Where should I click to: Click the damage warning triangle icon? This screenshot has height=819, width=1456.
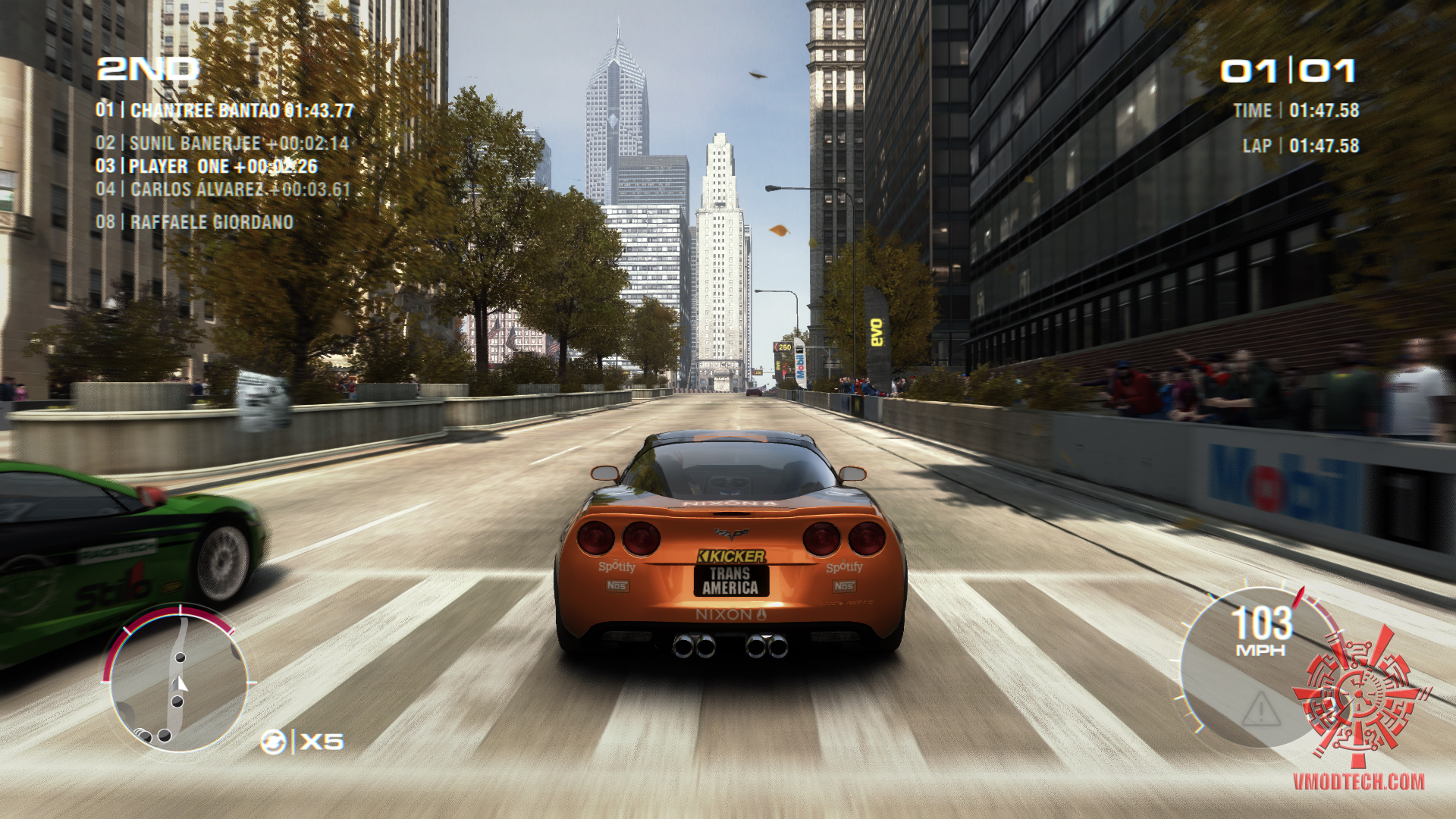1260,709
